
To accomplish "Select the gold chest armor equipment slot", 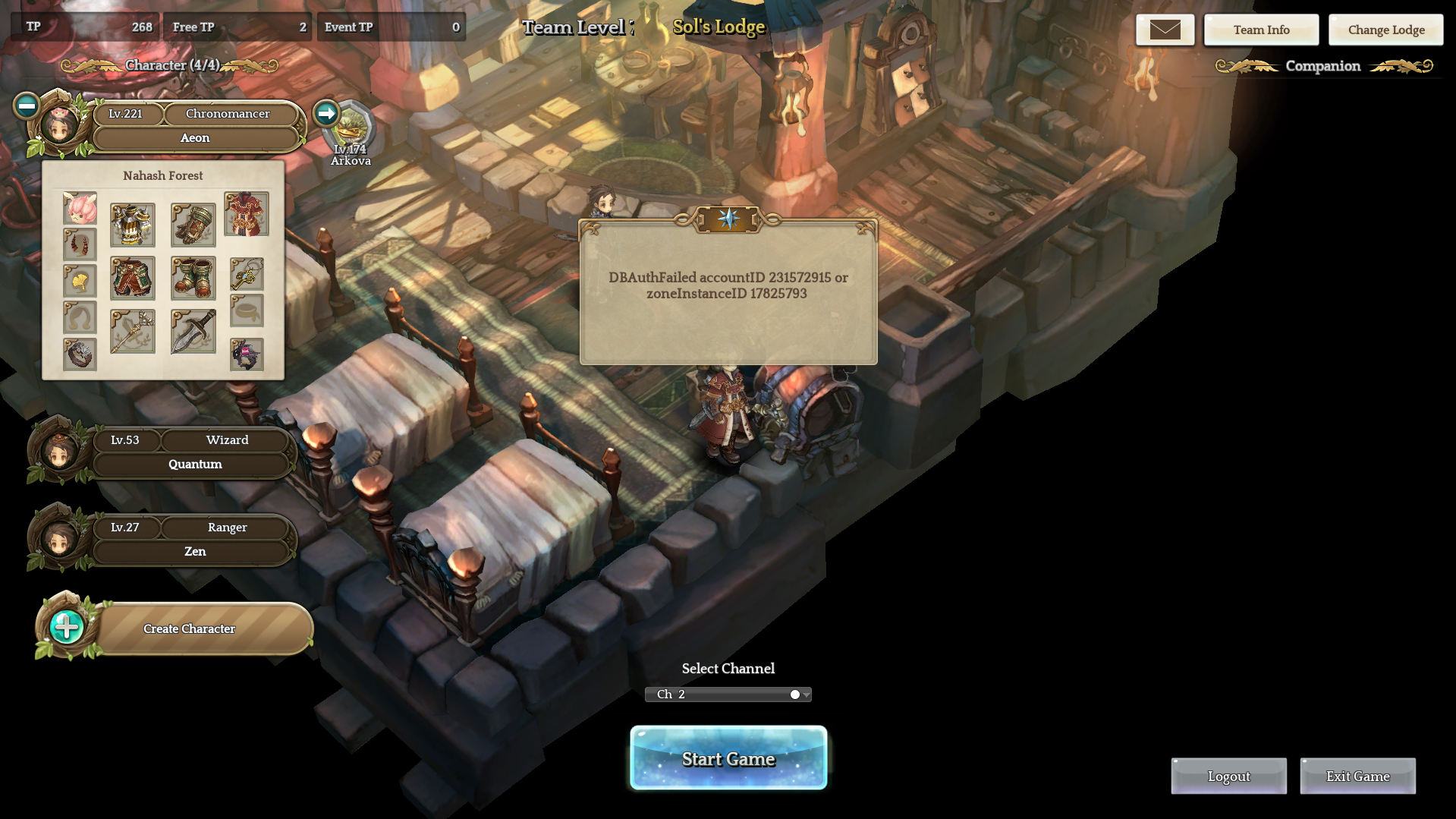I will click(133, 225).
